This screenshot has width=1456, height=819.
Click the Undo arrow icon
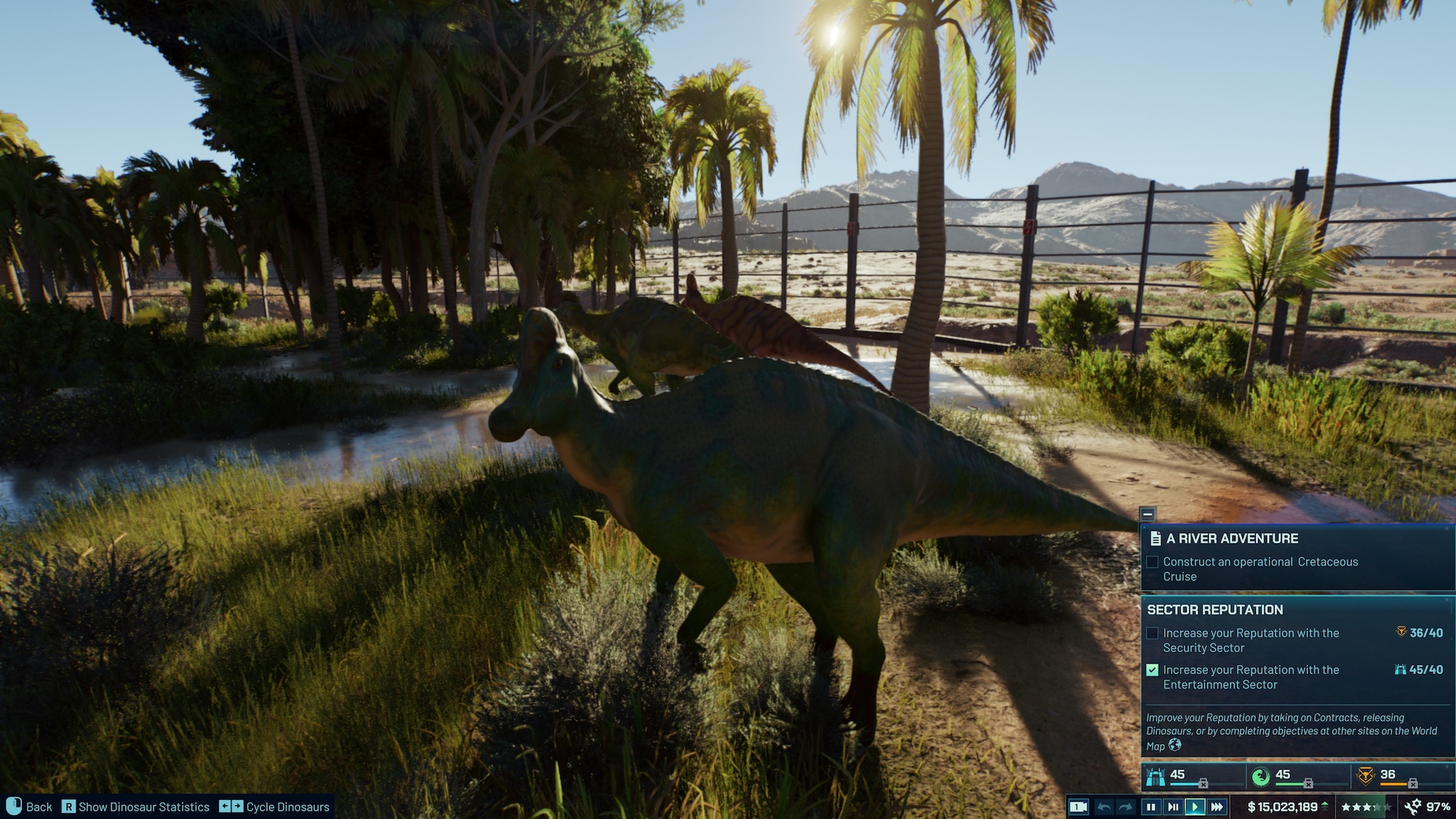[x=1105, y=807]
